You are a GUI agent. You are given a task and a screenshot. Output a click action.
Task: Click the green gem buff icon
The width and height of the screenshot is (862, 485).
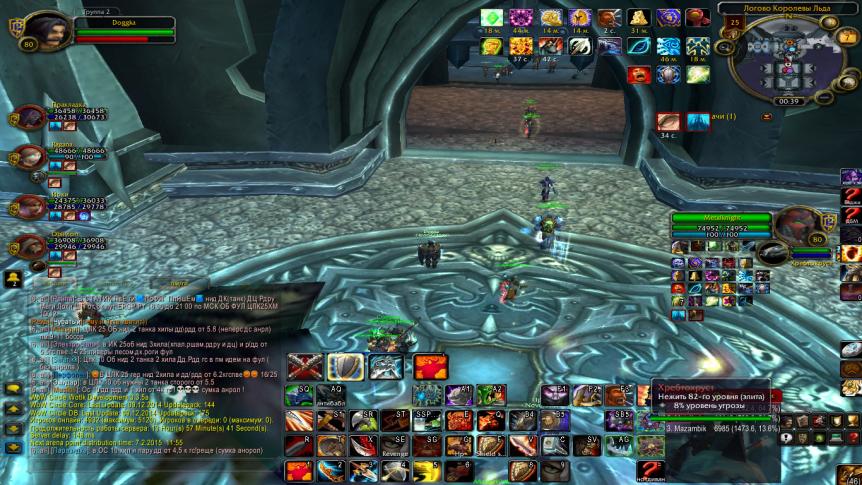pyautogui.click(x=491, y=18)
